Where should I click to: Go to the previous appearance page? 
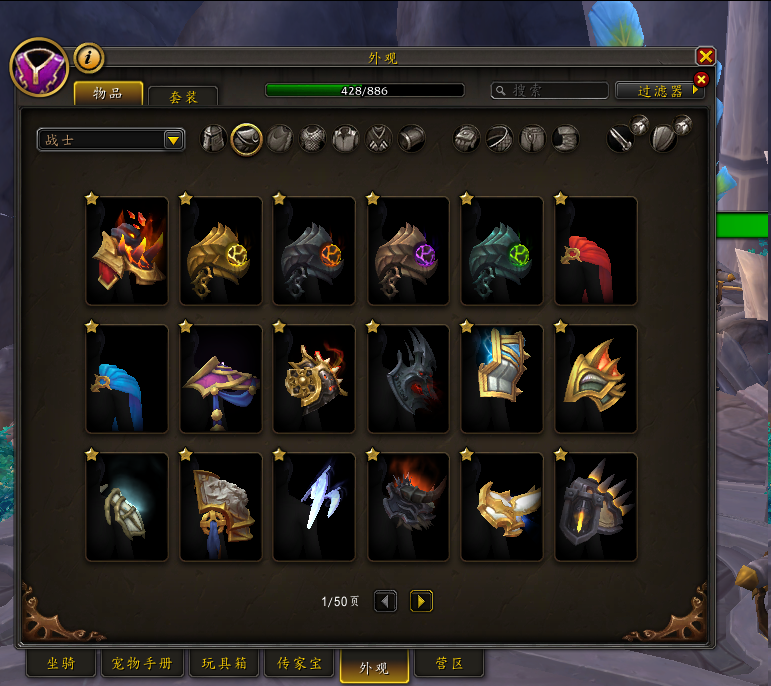point(385,601)
